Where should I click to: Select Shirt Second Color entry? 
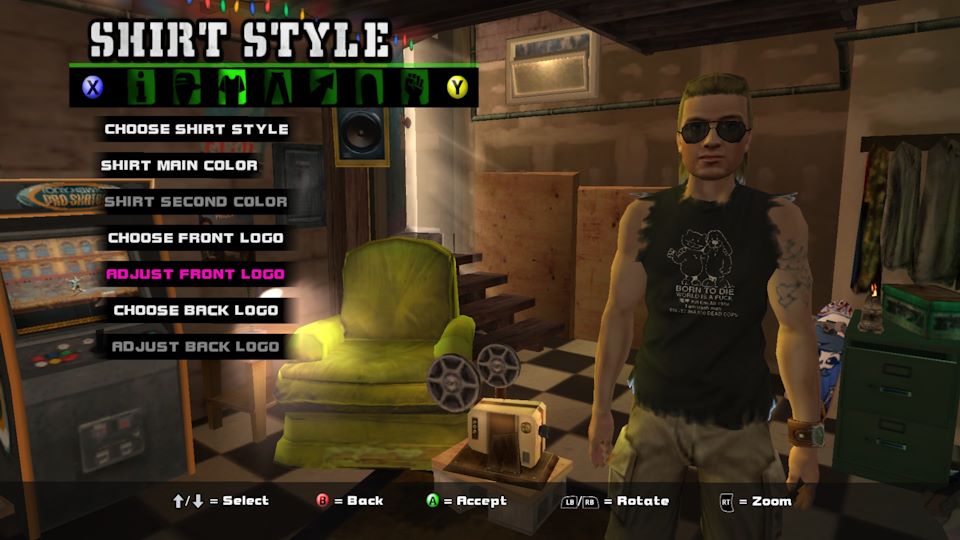(196, 201)
